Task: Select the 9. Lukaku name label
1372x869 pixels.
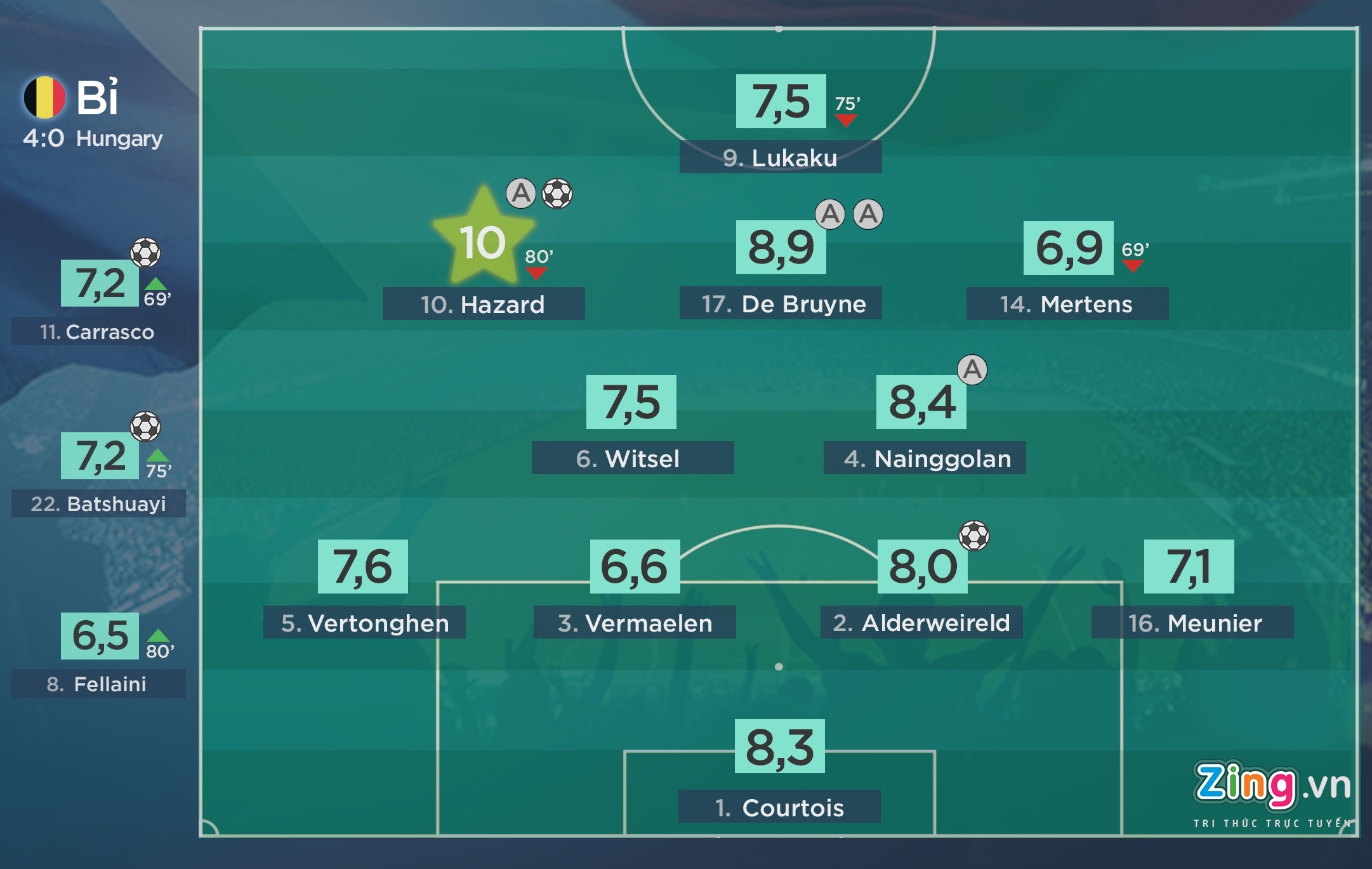Action: click(780, 157)
